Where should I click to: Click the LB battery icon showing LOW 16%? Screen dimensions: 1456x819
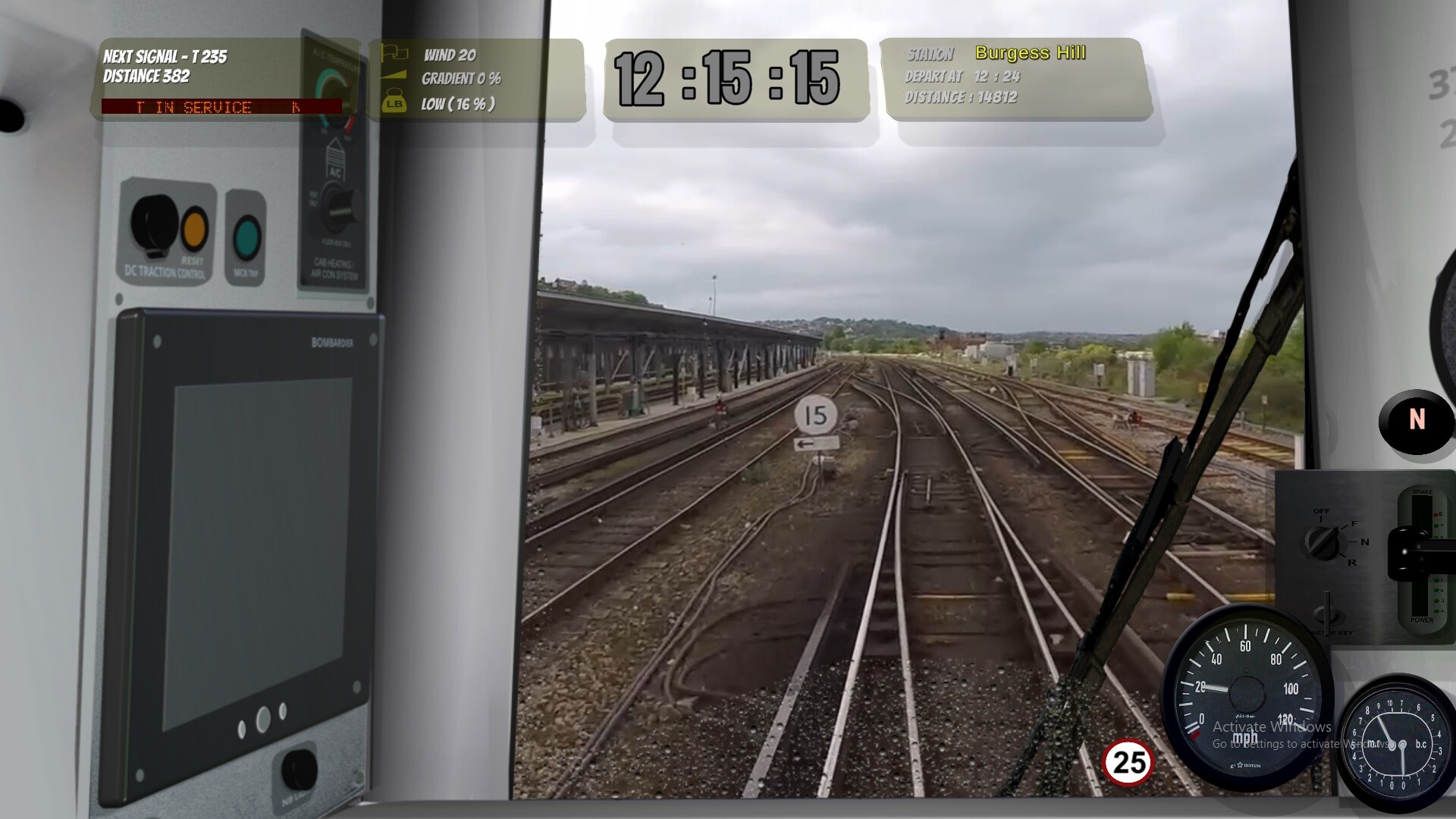coord(395,101)
